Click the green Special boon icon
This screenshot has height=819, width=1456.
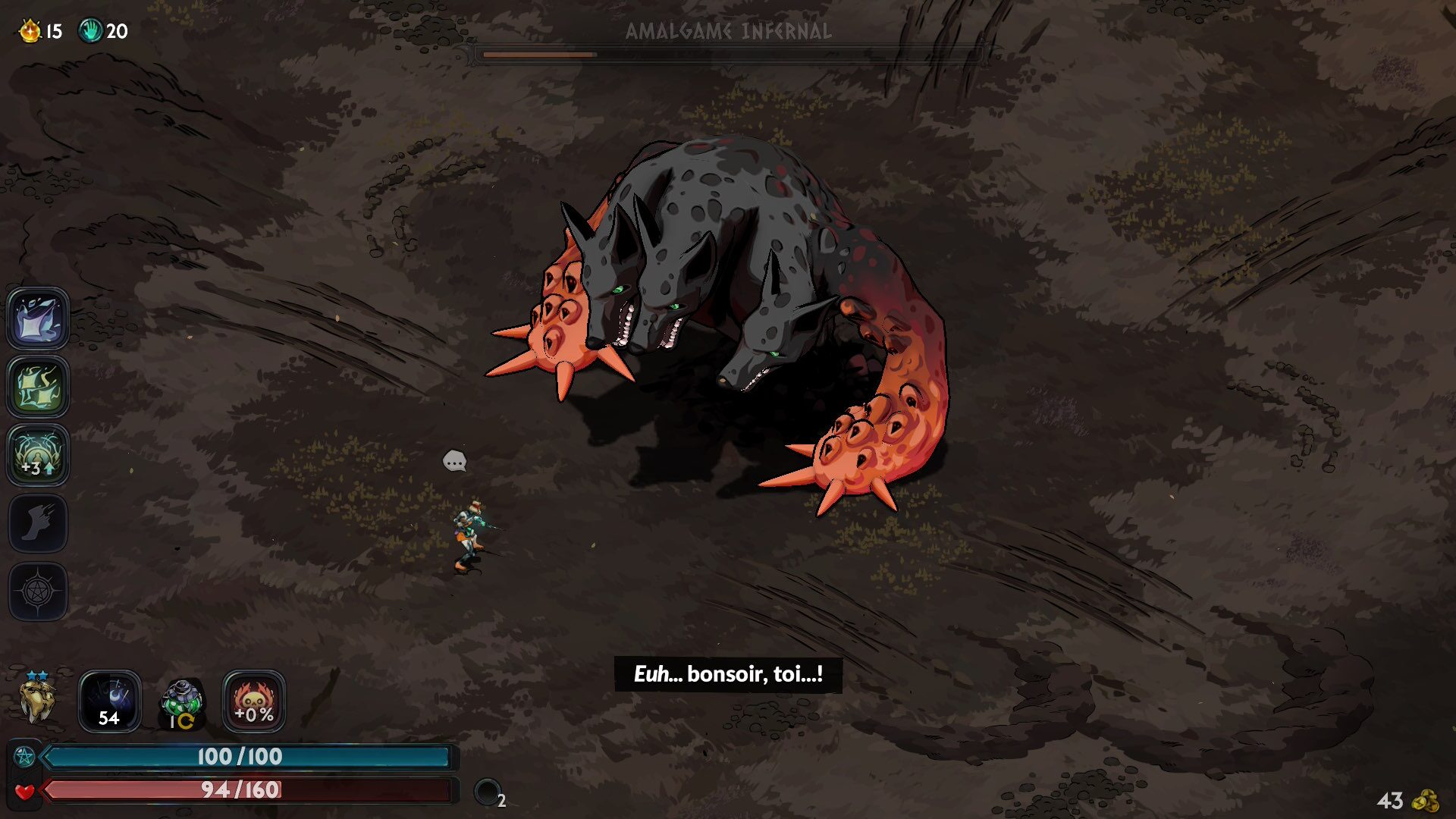[38, 387]
